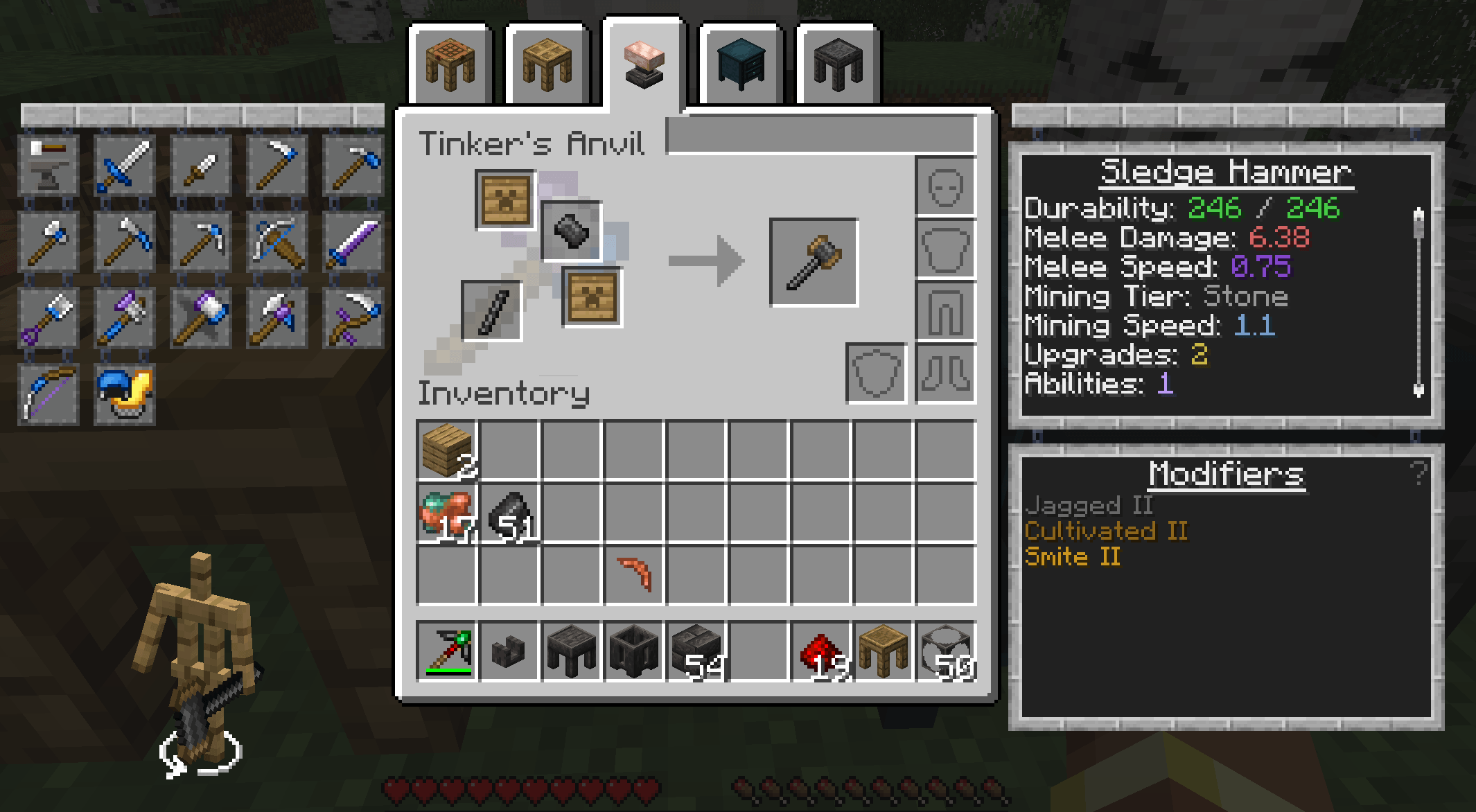Click the Modifiers help question mark

click(x=1418, y=473)
